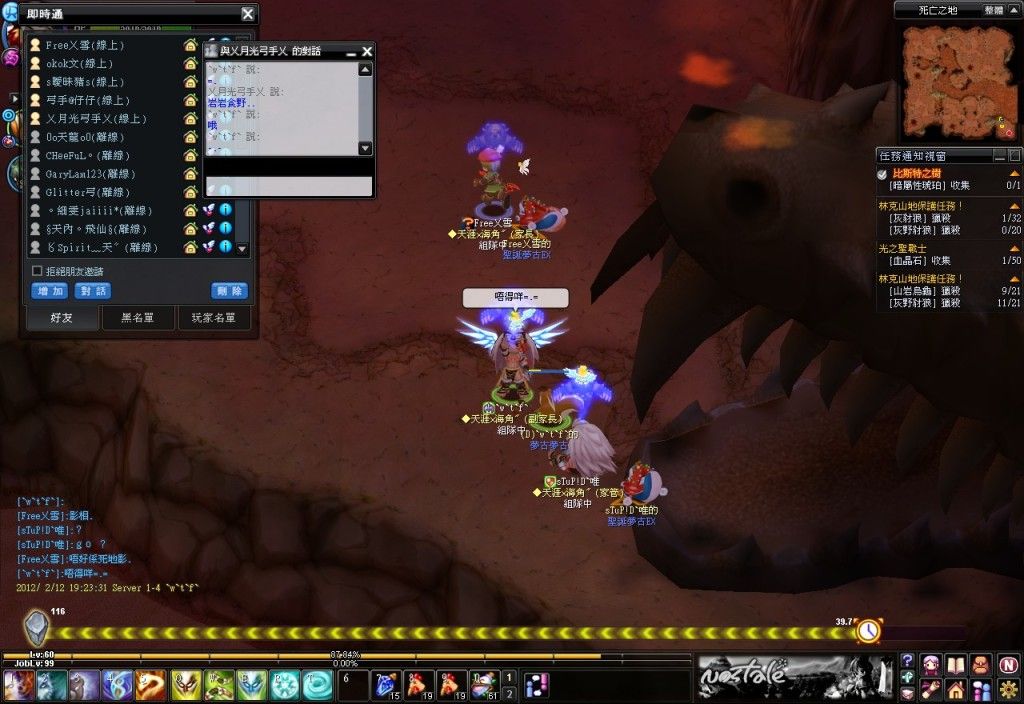The image size is (1024, 704).
Task: Close the 即時通 friends list window
Action: coord(247,14)
